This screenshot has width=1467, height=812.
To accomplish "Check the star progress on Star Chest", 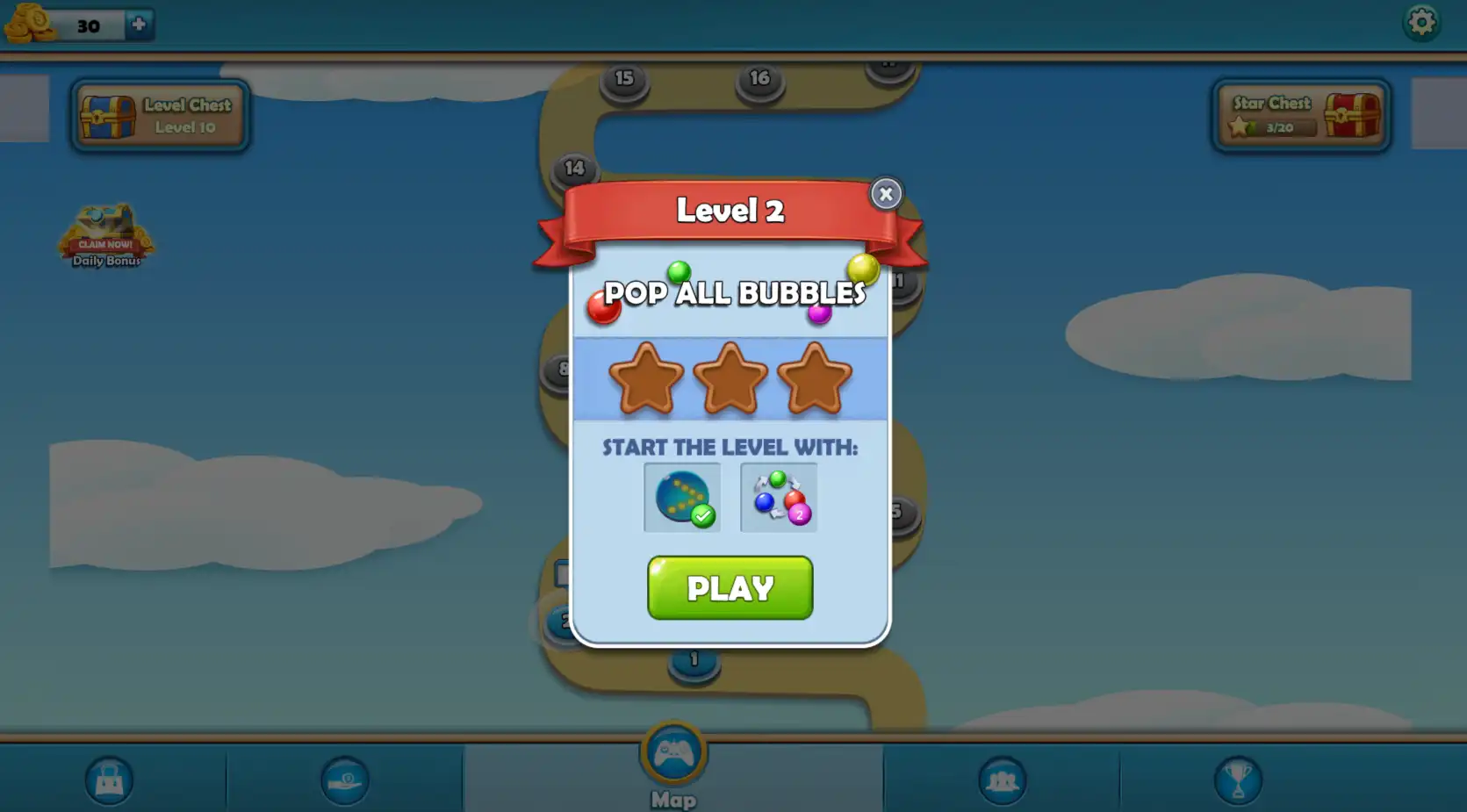I will point(1282,127).
